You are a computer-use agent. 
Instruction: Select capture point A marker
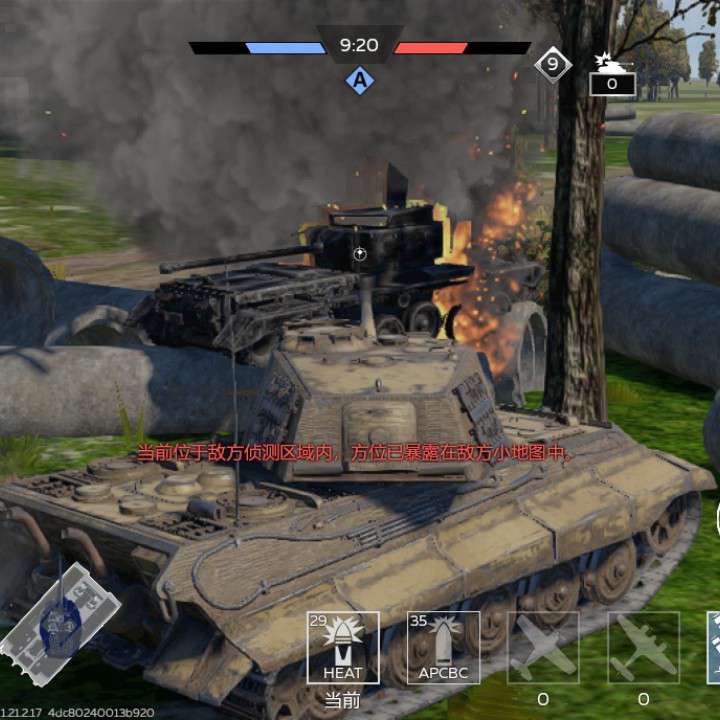(x=359, y=80)
